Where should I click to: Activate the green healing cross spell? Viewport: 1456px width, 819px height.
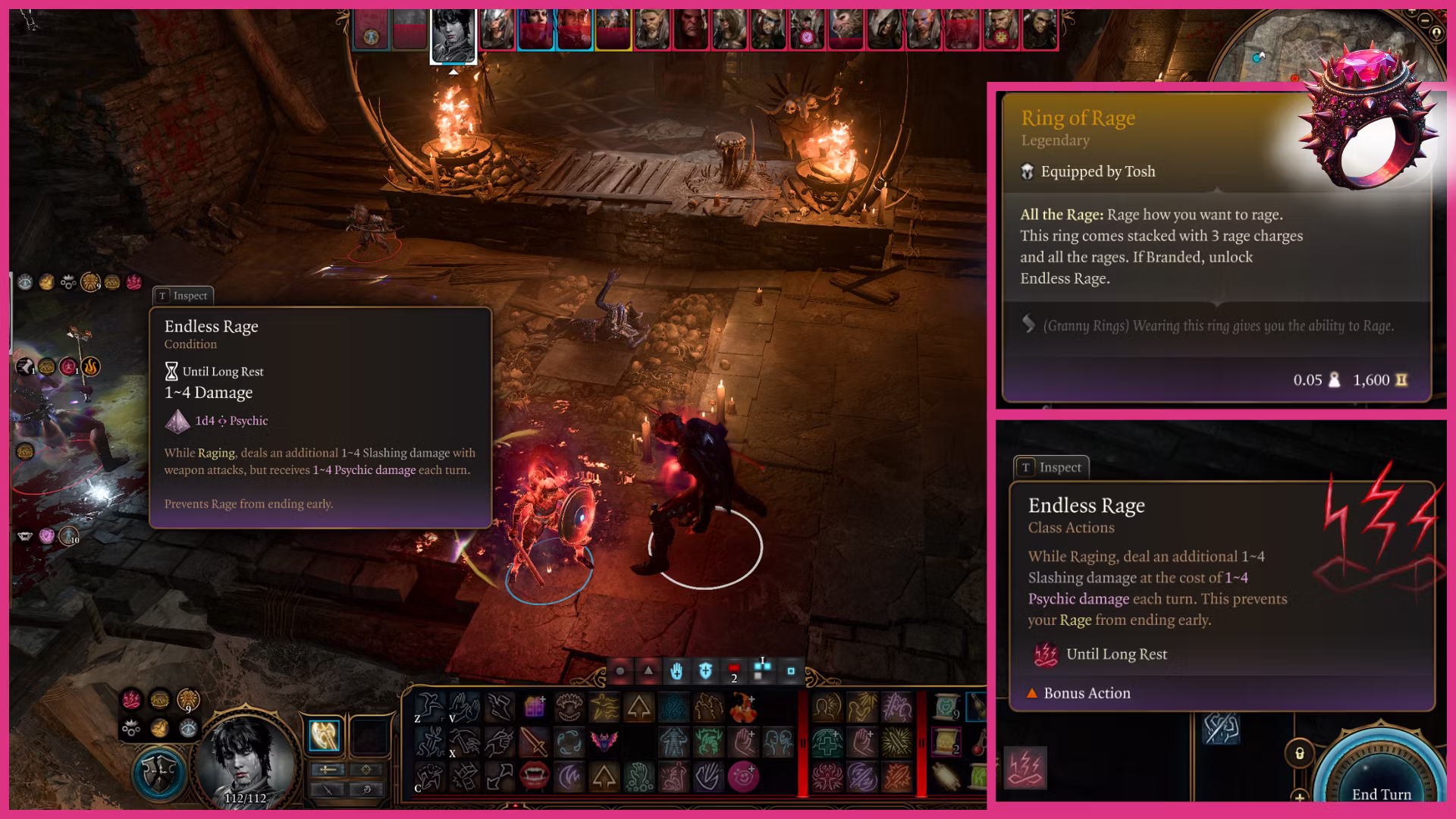pos(827,742)
